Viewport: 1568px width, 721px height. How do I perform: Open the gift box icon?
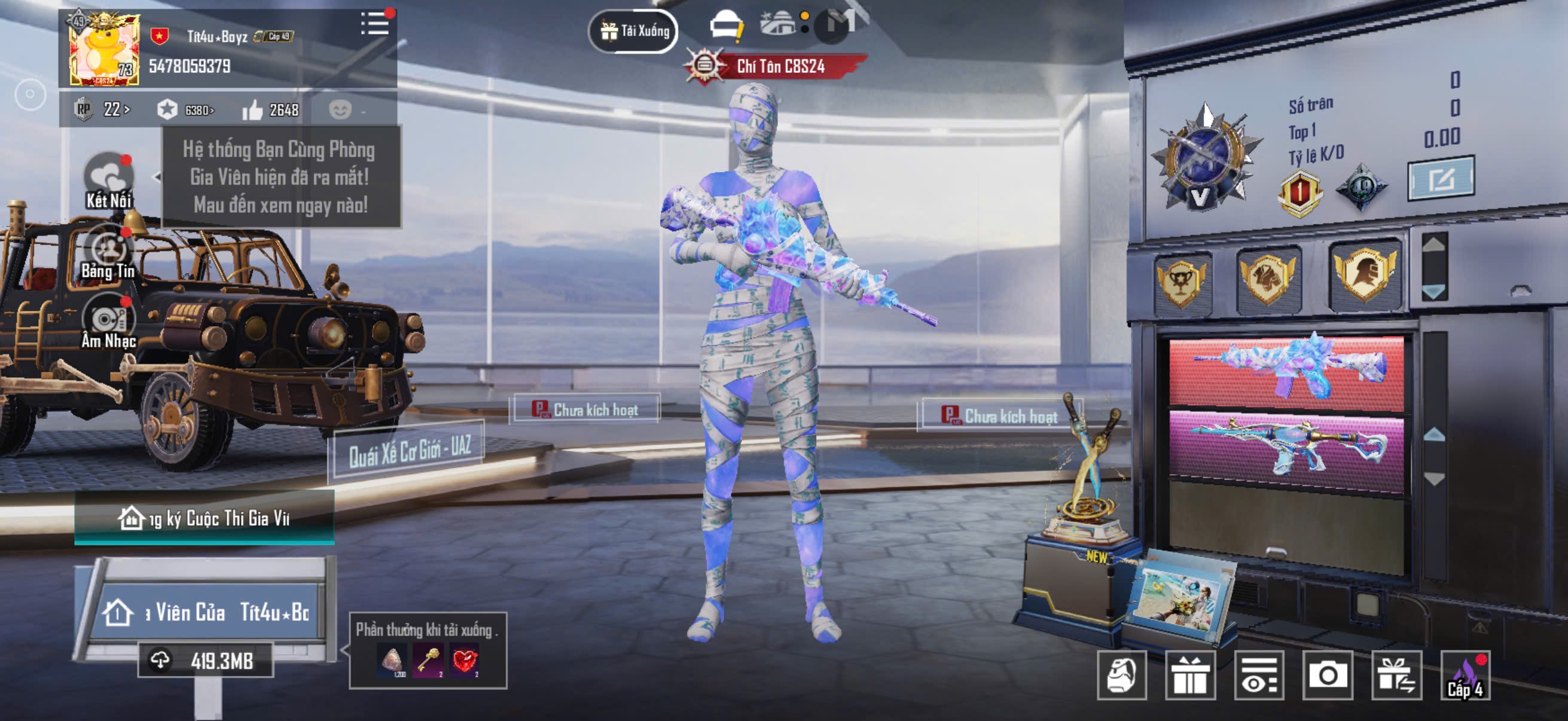pos(1190,676)
